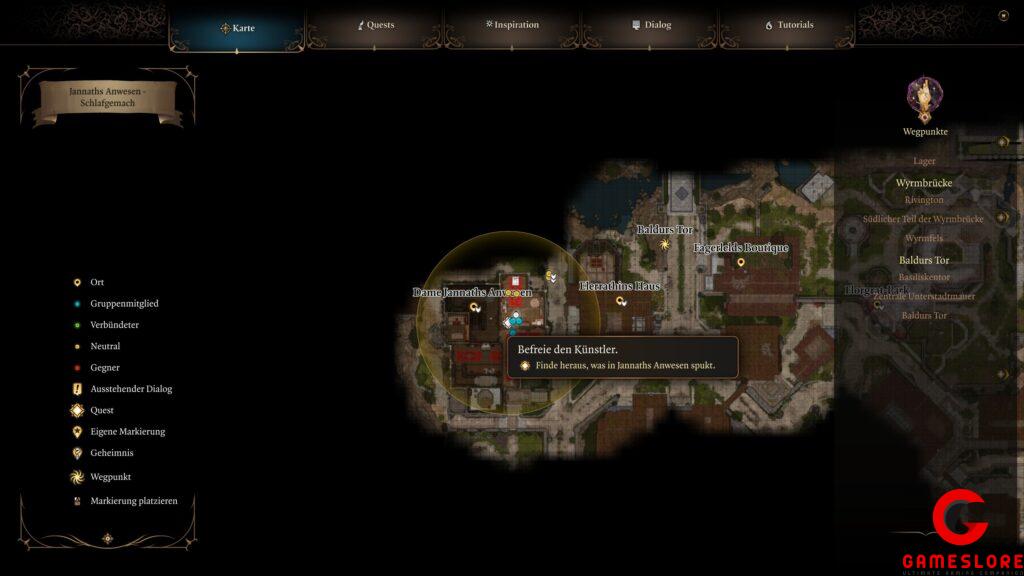The width and height of the screenshot is (1024, 576).
Task: Open the Inspiration tab
Action: pos(512,25)
